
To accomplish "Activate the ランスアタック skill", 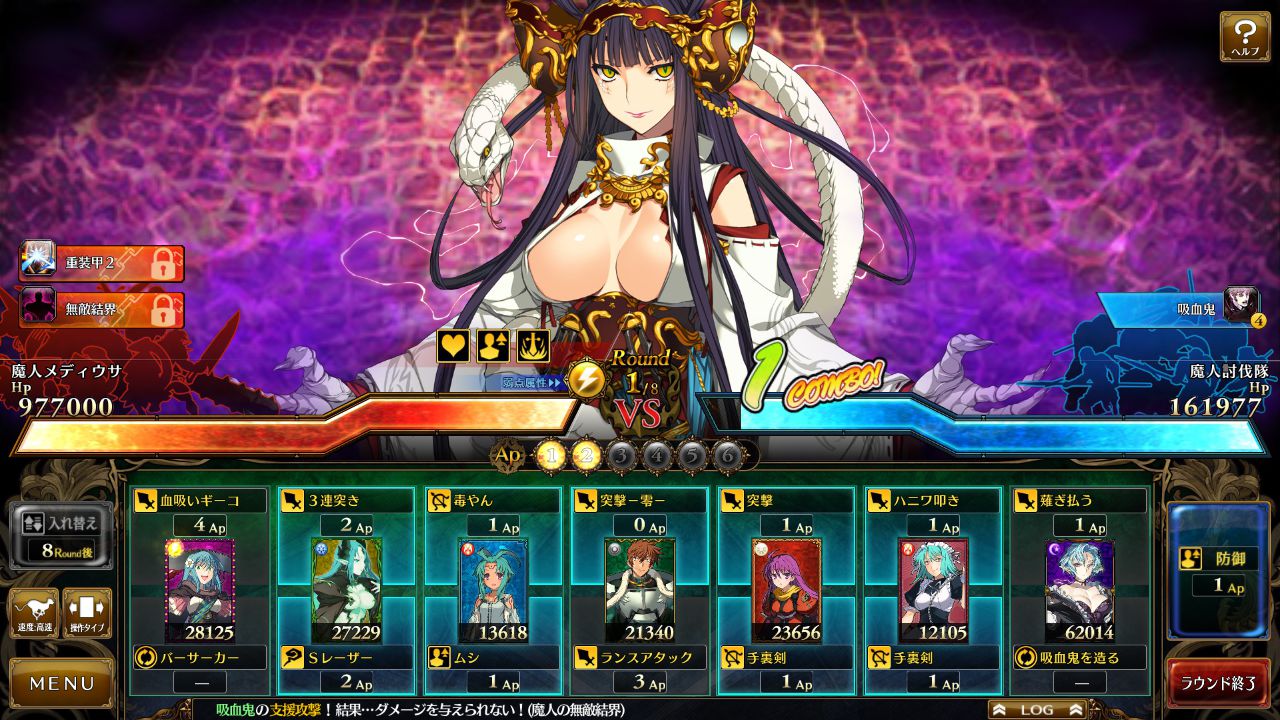I will tap(638, 658).
